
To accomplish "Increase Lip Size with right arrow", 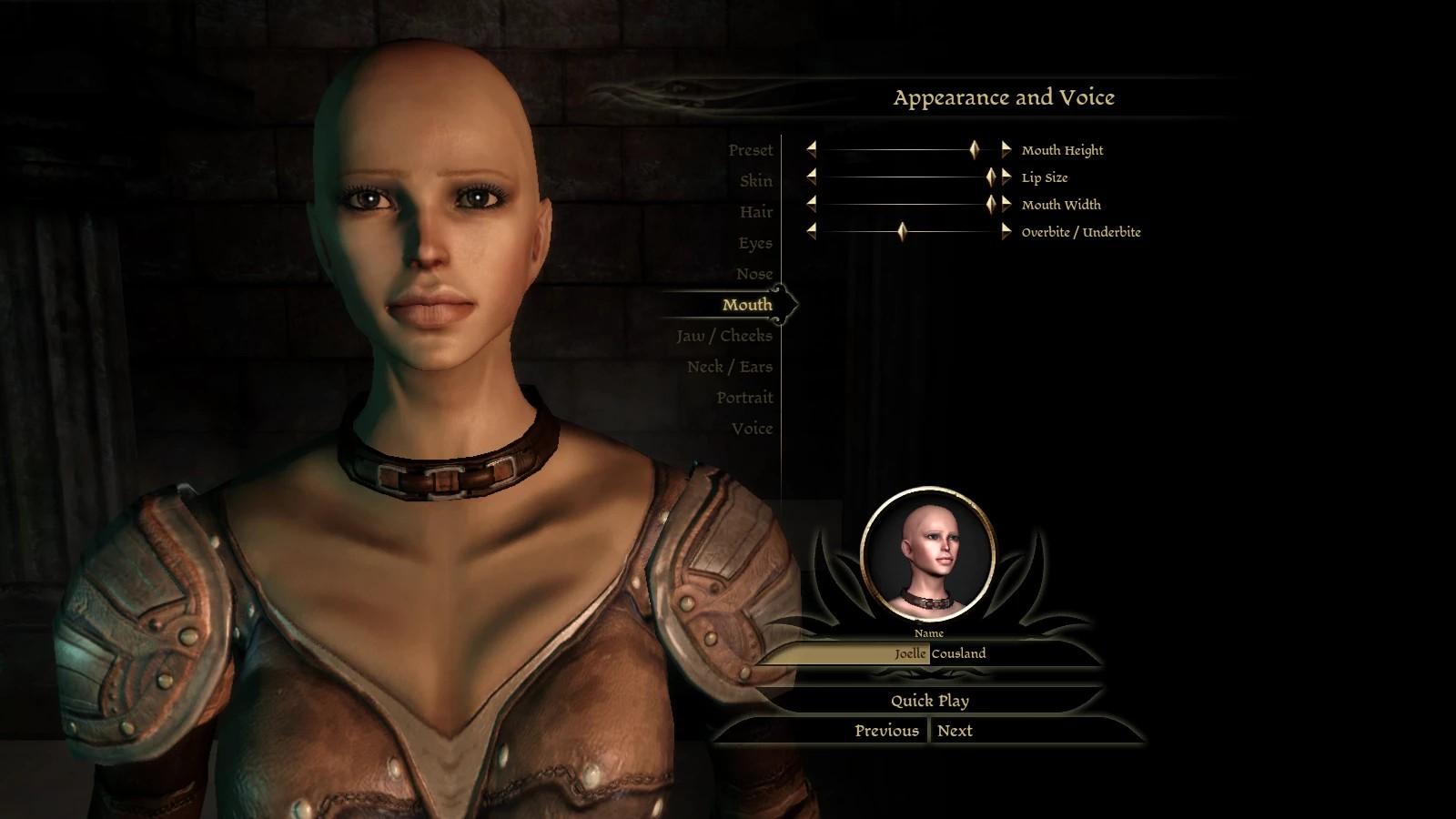I will (x=1006, y=177).
